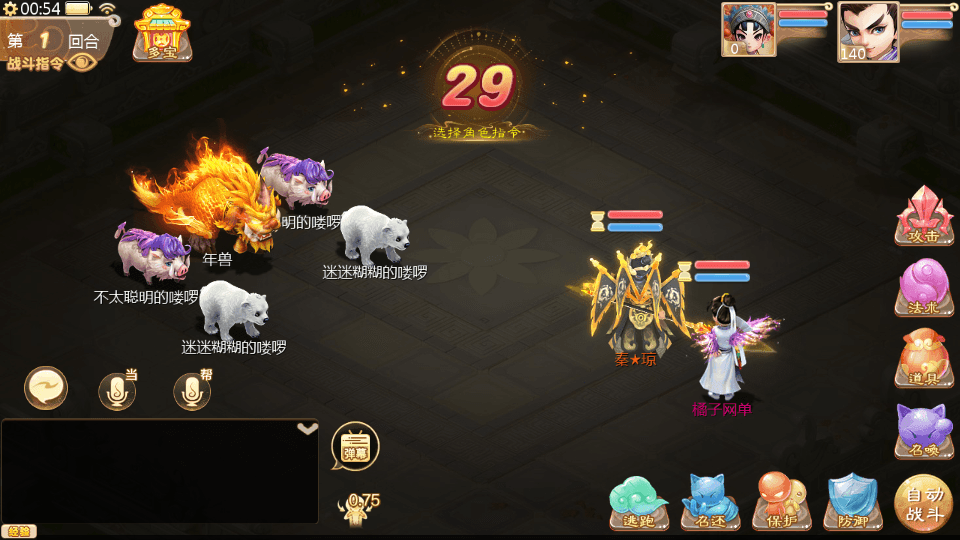Collapse the chat box with the arrow
The width and height of the screenshot is (960, 540).
[x=308, y=428]
